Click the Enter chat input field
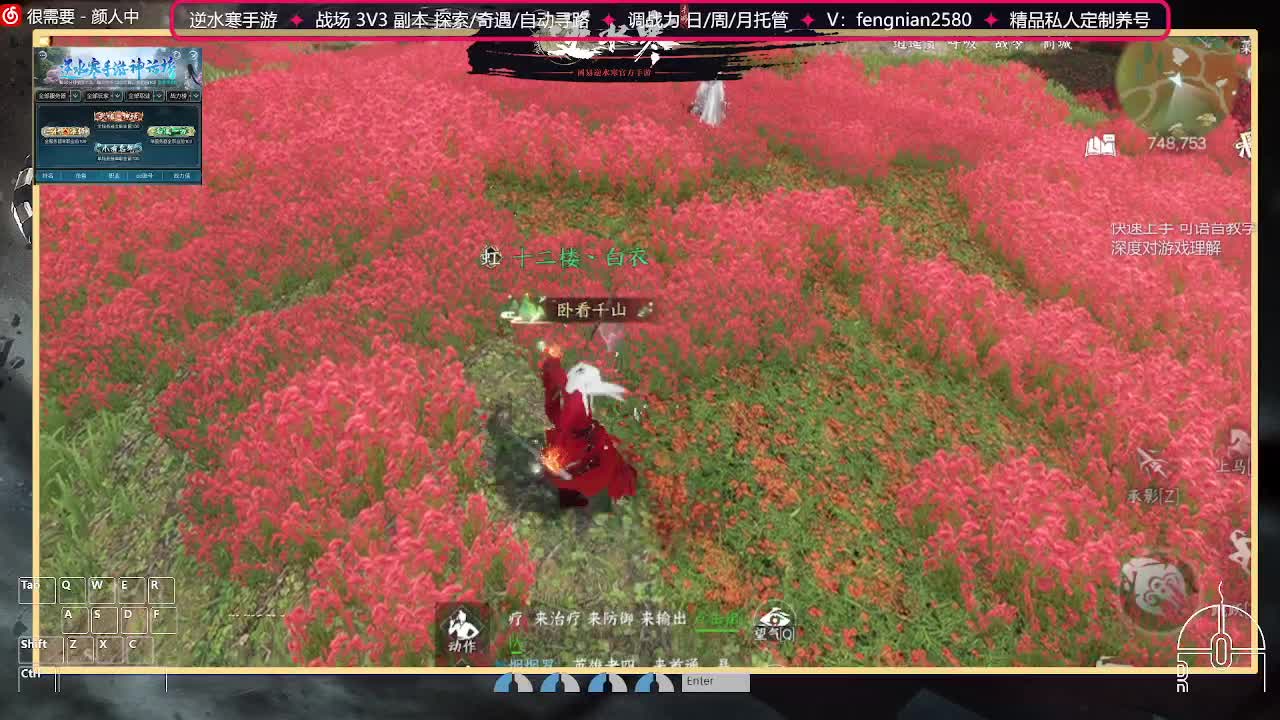Viewport: 1280px width, 720px height. (715, 681)
